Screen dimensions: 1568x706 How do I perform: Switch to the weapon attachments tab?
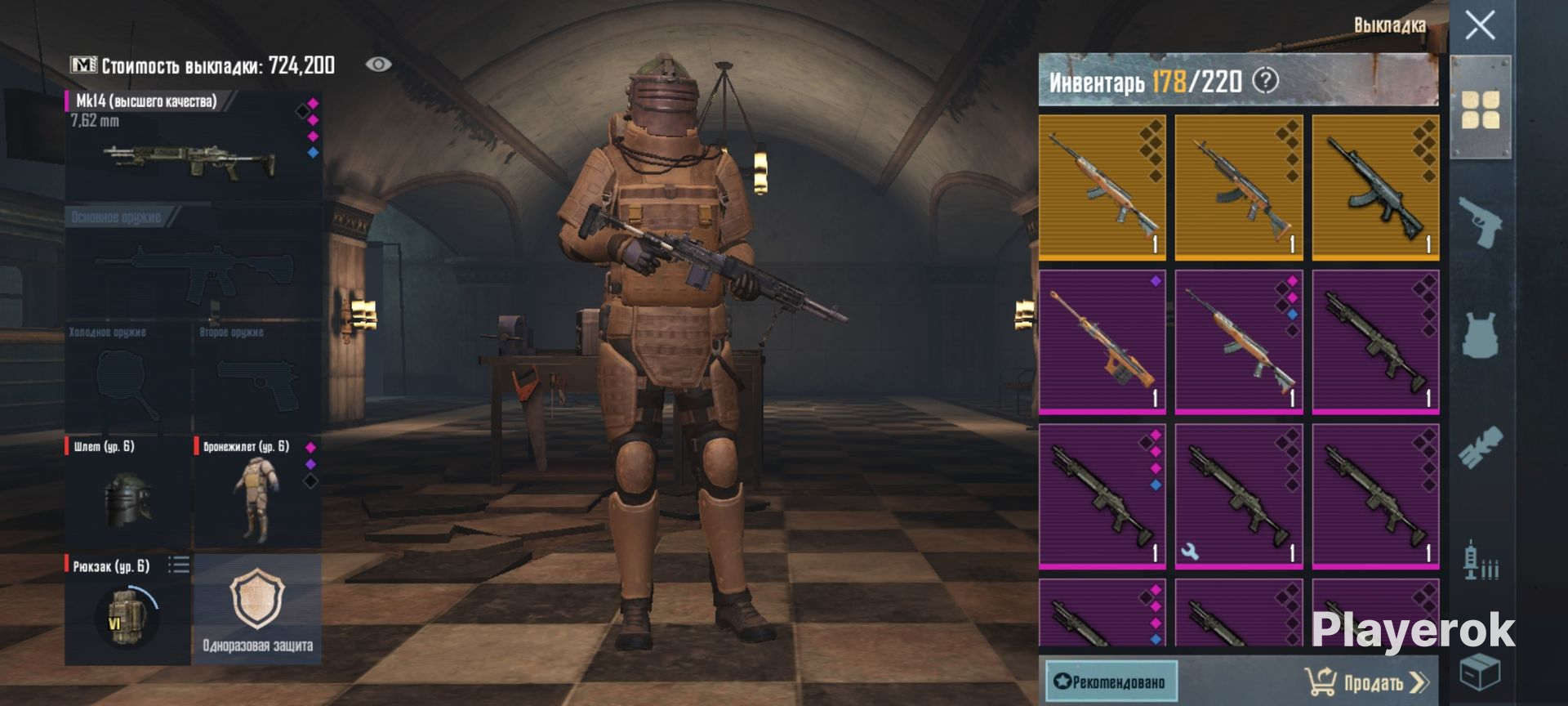coord(1480,447)
